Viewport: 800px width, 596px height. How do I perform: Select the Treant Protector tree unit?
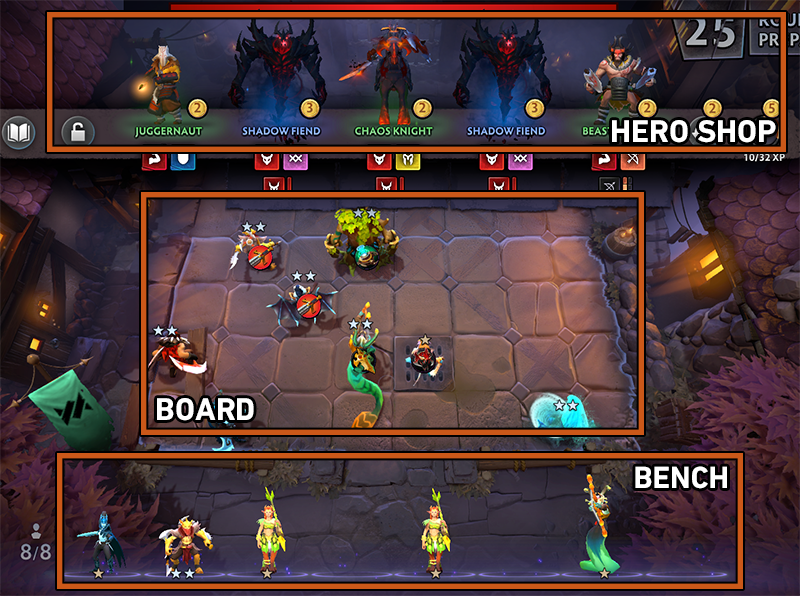(361, 245)
